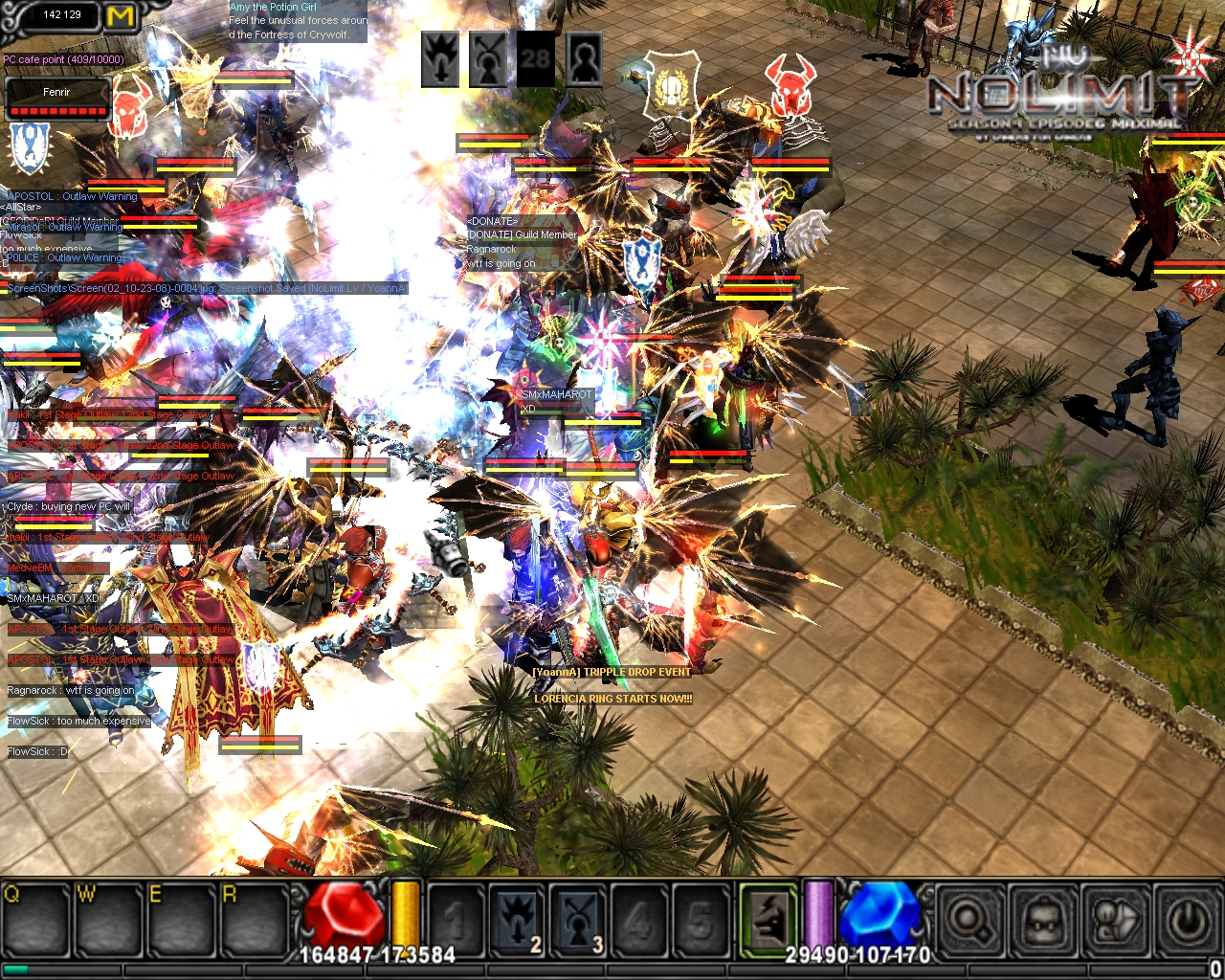1225x980 pixels.
Task: Click the crossed-arrows figure buff icon at top
Action: [x=489, y=60]
